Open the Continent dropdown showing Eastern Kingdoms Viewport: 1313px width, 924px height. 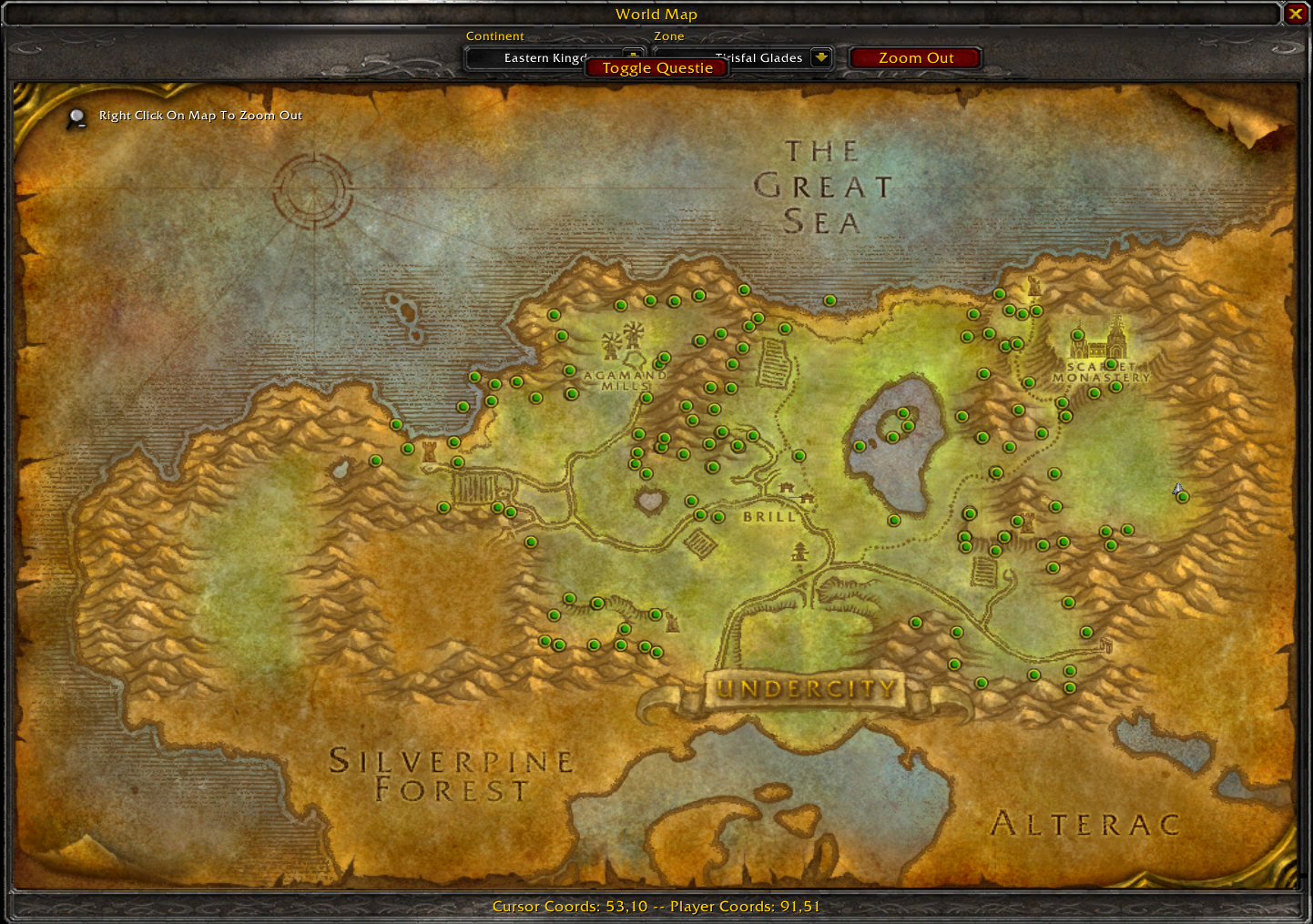click(x=632, y=53)
